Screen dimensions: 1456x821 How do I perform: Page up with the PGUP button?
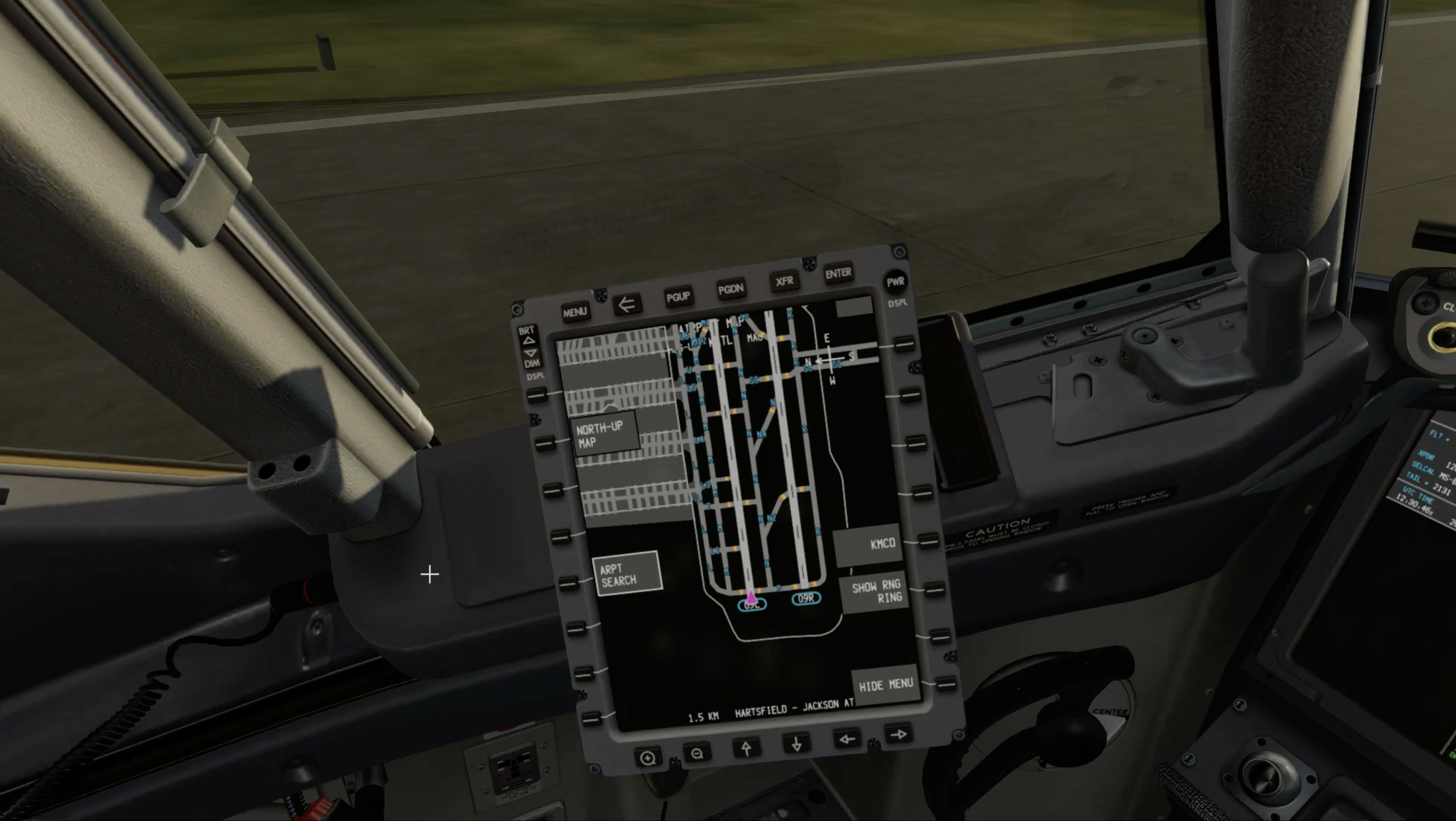coord(678,297)
